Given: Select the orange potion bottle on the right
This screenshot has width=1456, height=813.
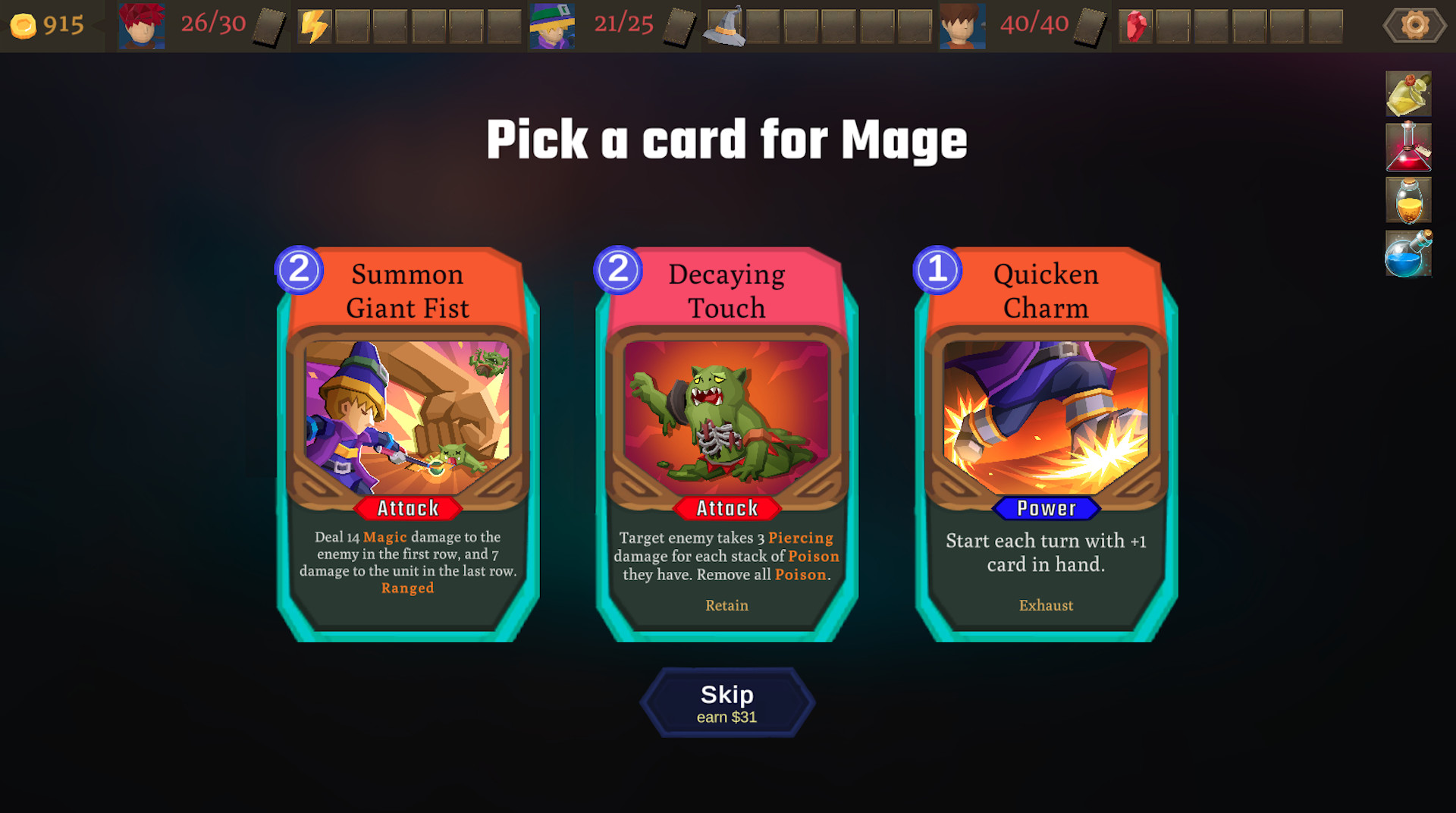Looking at the screenshot, I should click(1408, 201).
